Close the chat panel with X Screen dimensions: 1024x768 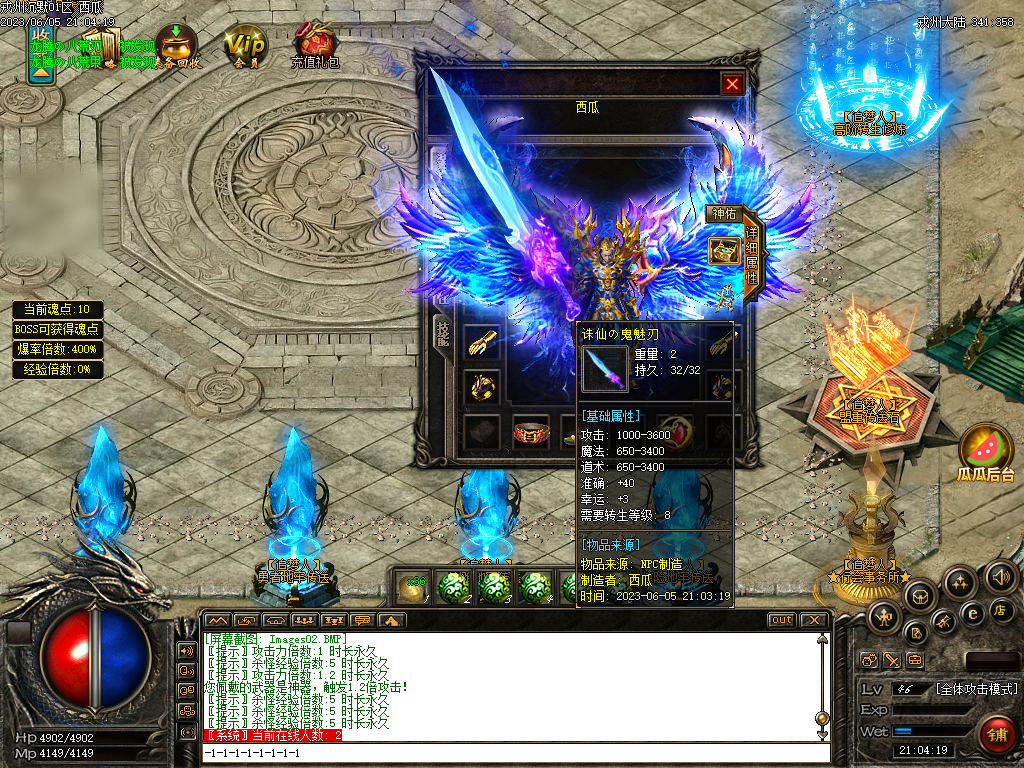815,620
